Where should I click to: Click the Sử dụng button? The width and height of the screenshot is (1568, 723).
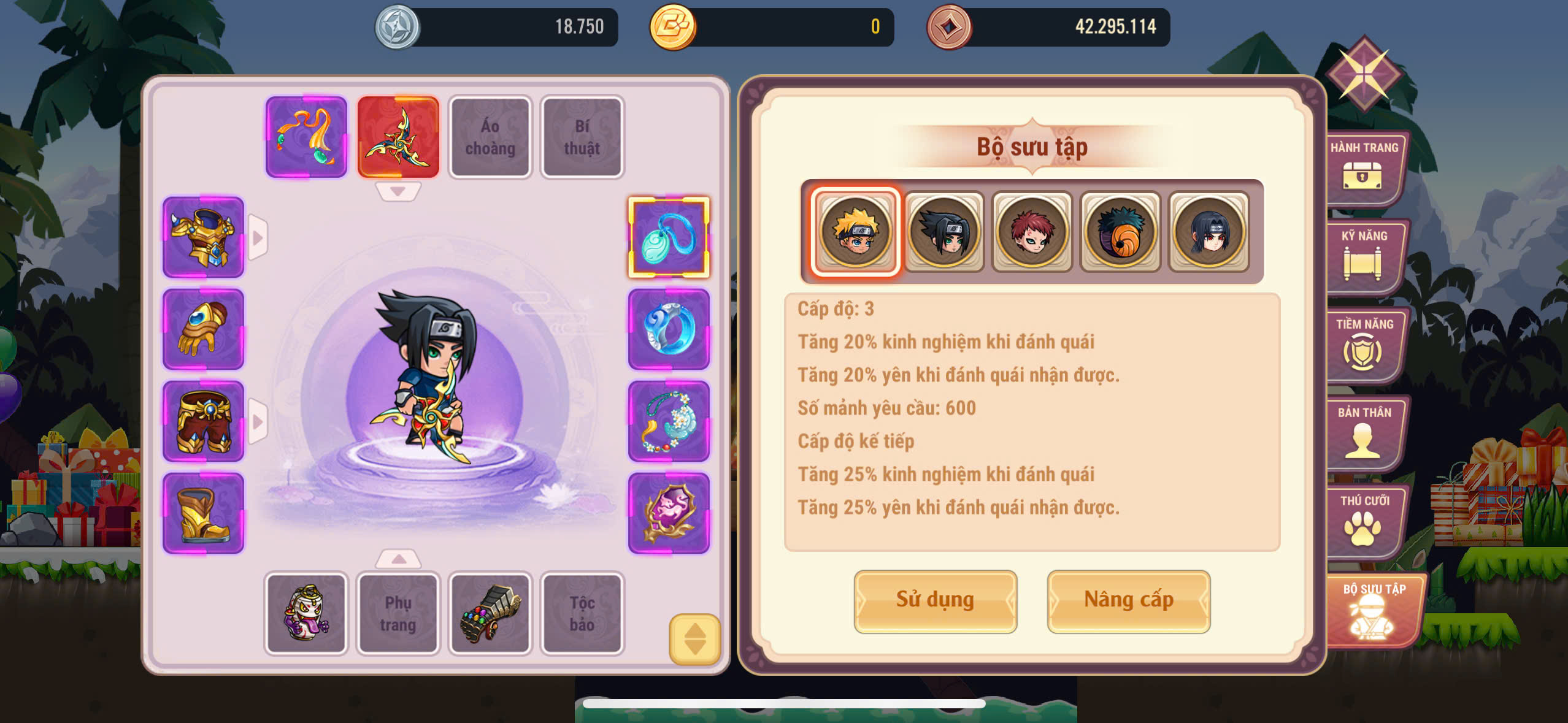point(935,600)
